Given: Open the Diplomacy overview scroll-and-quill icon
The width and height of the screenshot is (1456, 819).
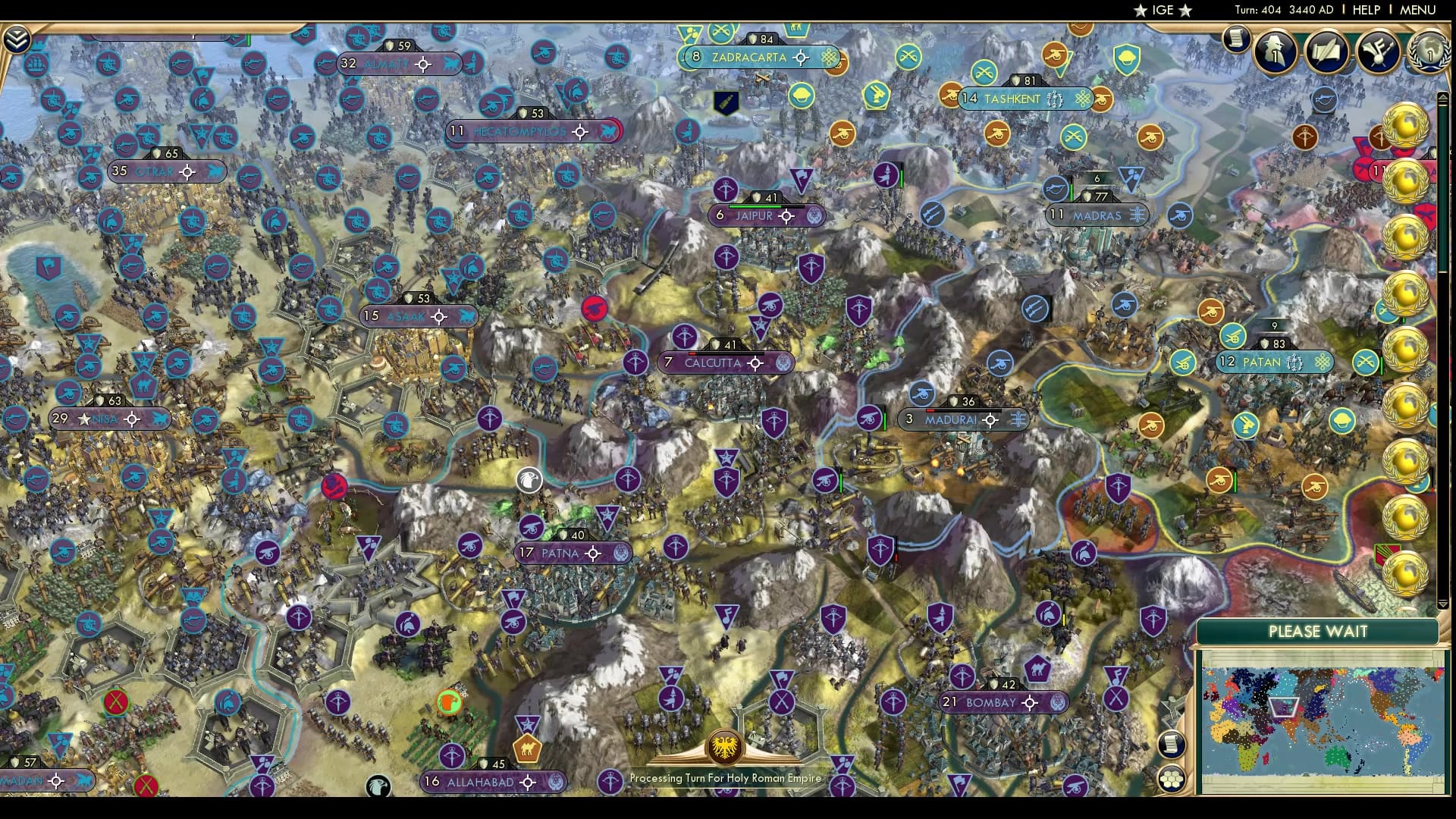Looking at the screenshot, I should coord(1327,52).
